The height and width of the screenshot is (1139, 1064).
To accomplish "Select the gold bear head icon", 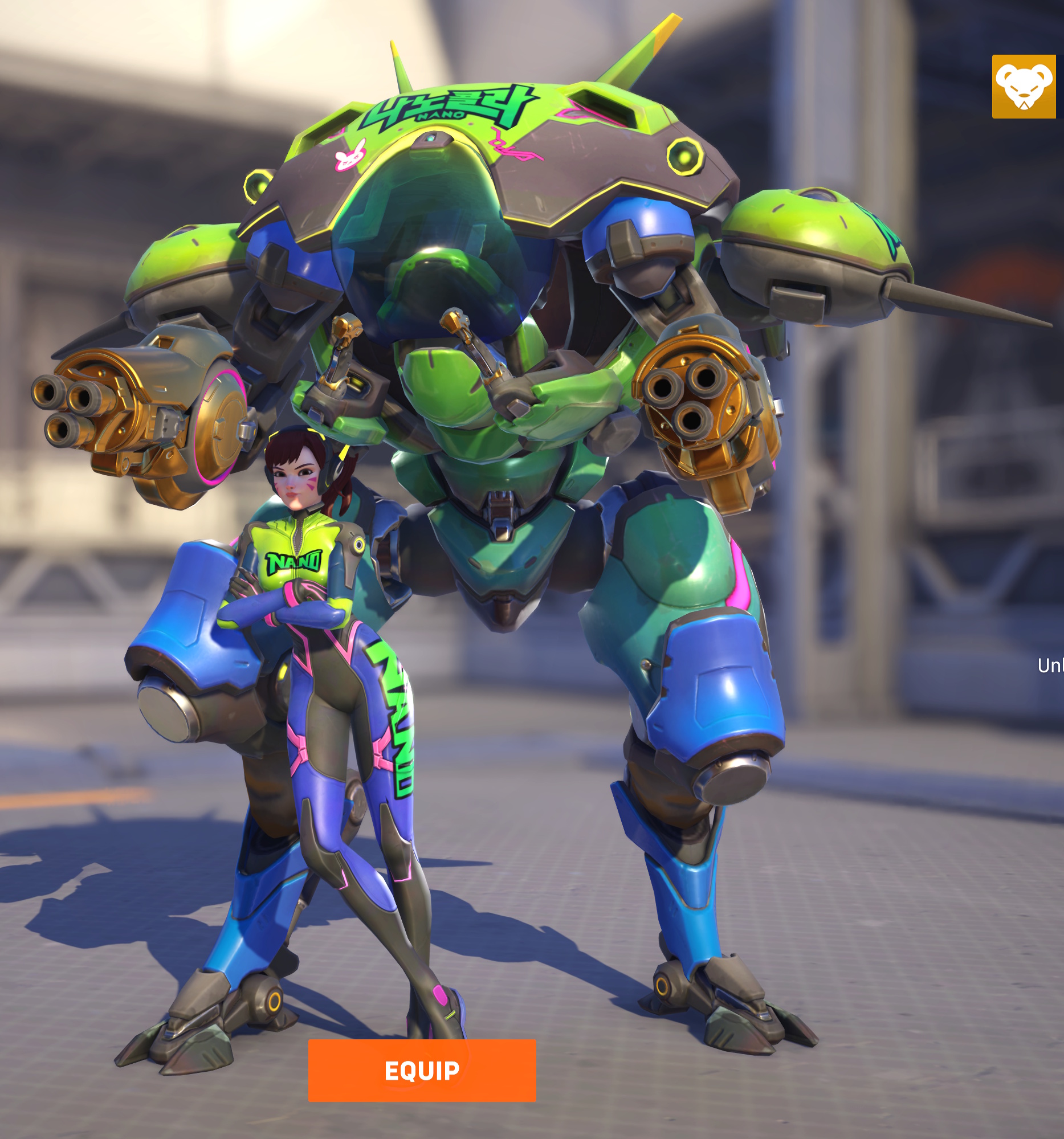I will tap(1024, 87).
